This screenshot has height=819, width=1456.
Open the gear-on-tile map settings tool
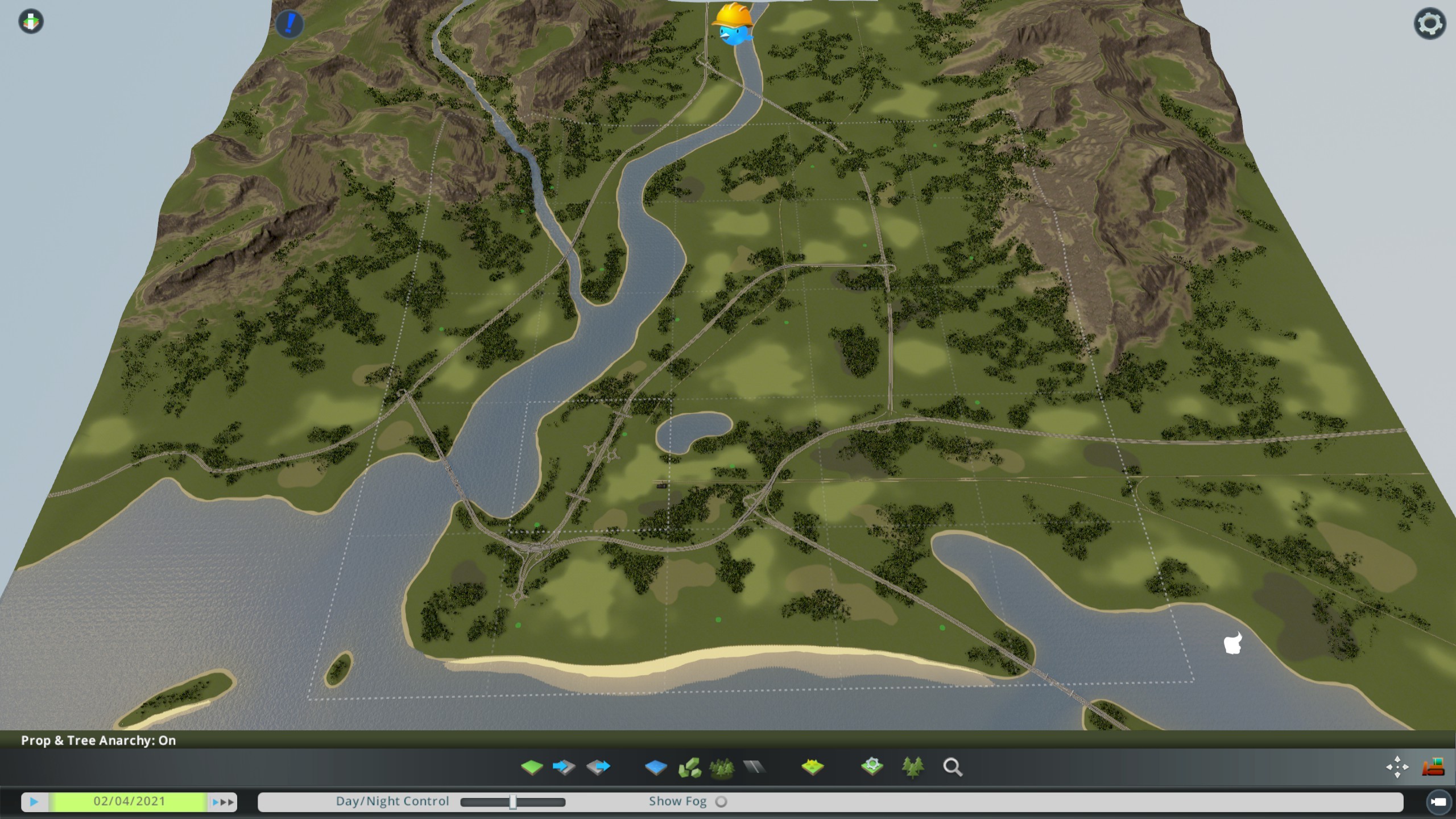(872, 767)
